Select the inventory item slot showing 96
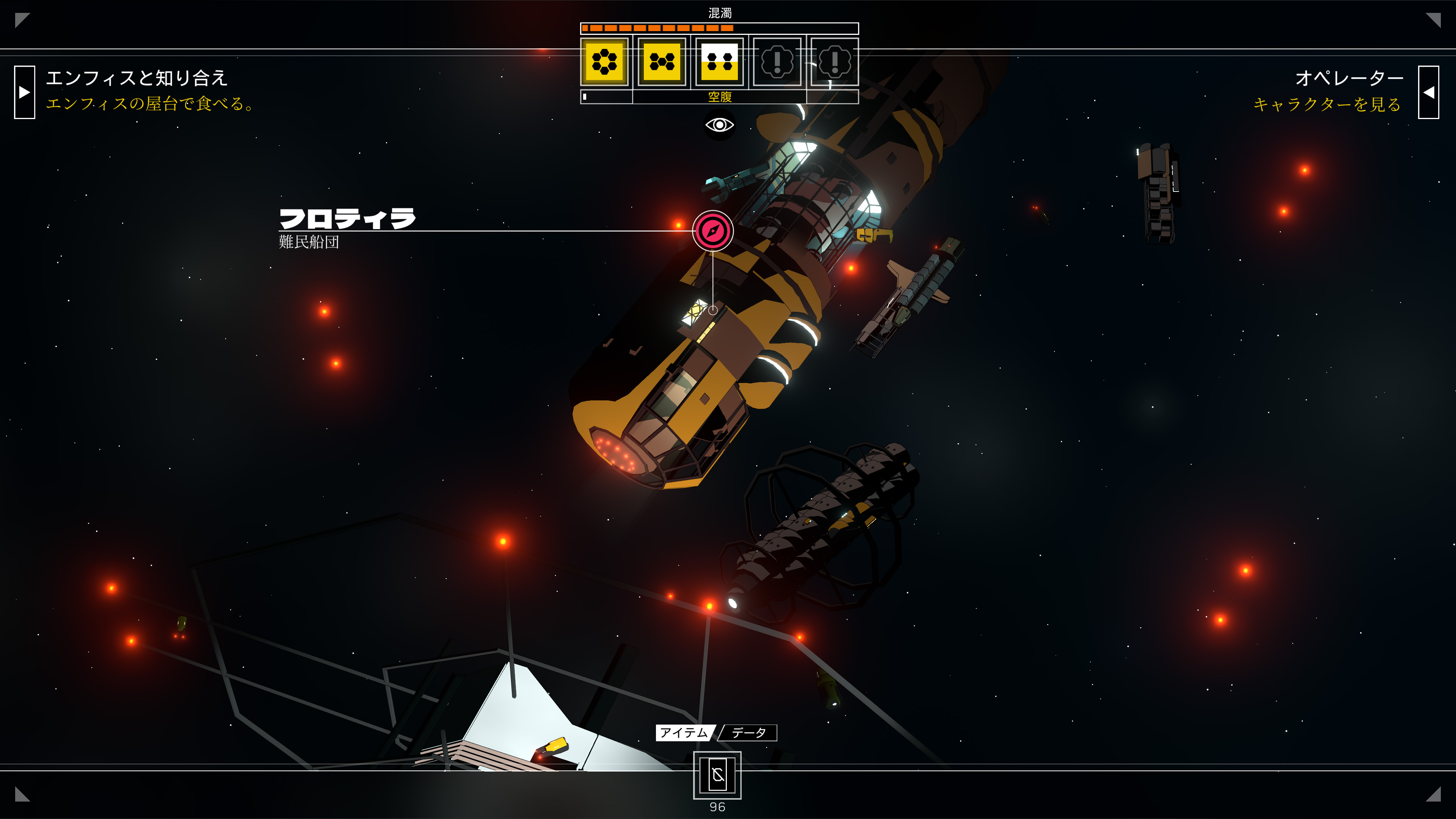This screenshot has height=819, width=1456. point(717,775)
